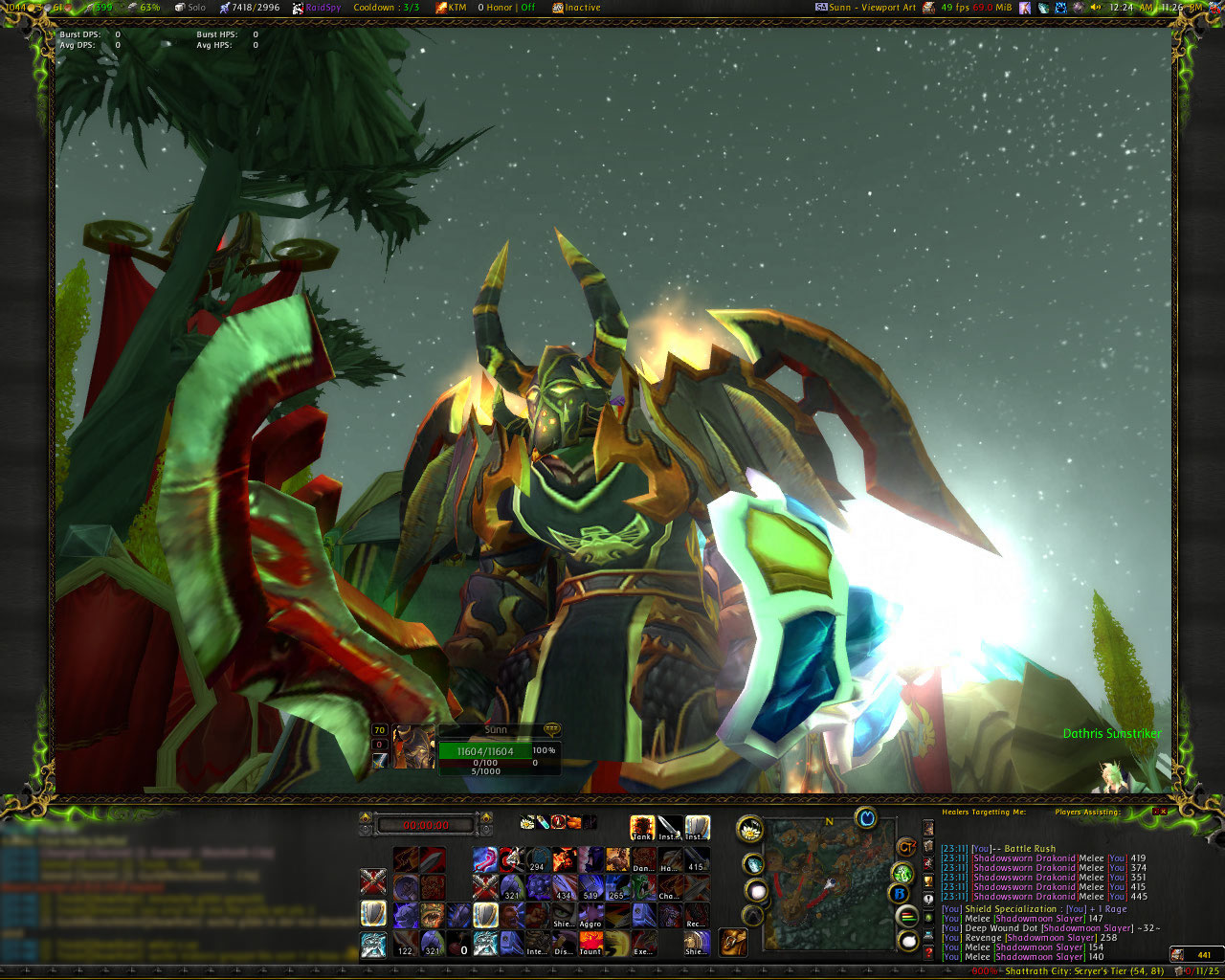This screenshot has height=980, width=1225.
Task: Open the help question mark micro button
Action: [x=927, y=953]
